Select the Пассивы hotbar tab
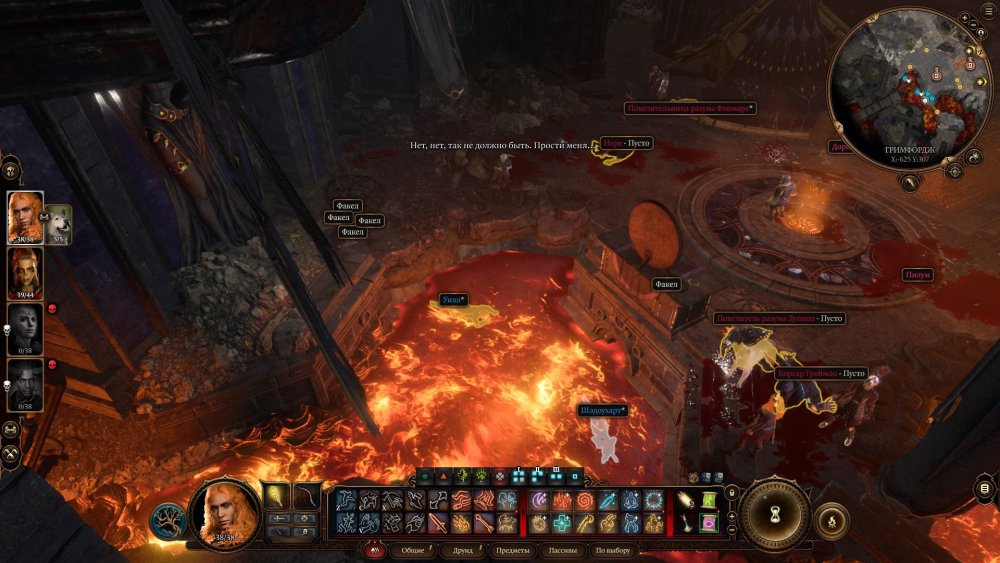This screenshot has height=563, width=1000. coord(563,551)
